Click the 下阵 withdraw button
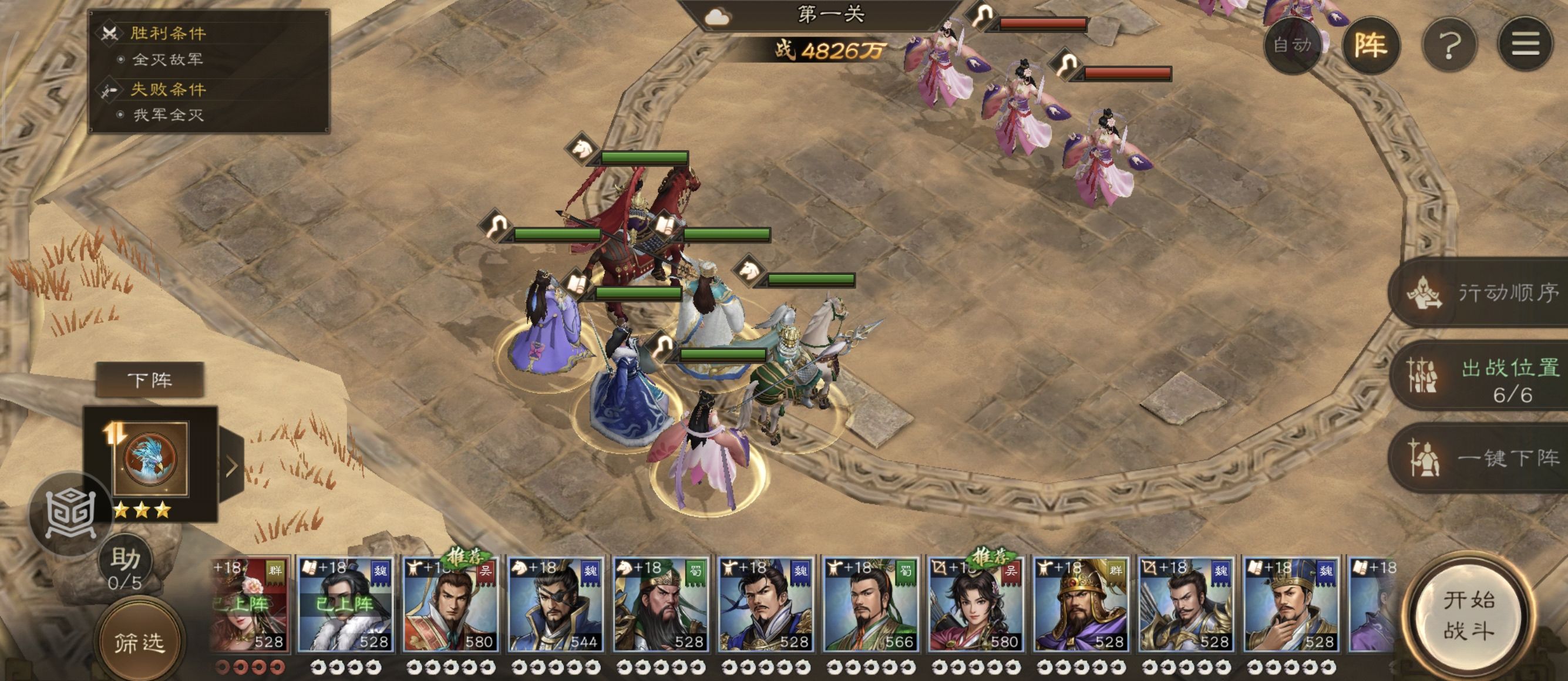This screenshot has width=1568, height=681. pyautogui.click(x=150, y=380)
